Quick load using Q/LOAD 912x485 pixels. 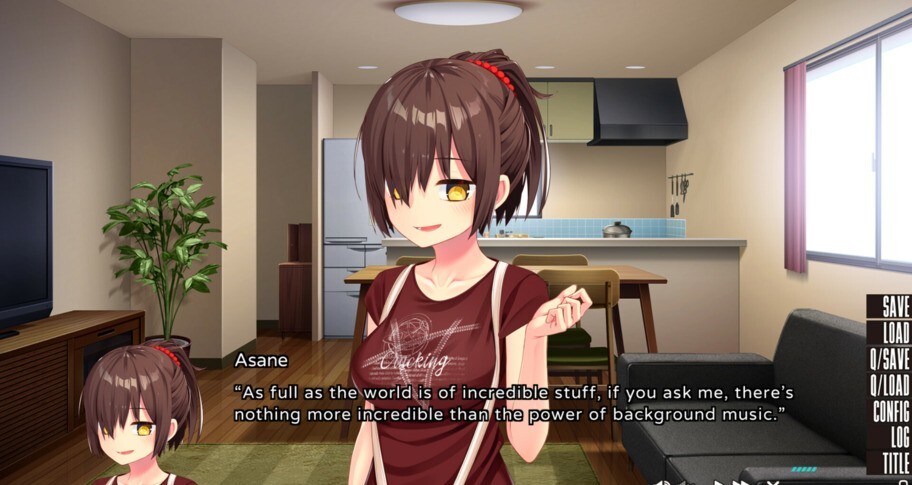[x=889, y=385]
